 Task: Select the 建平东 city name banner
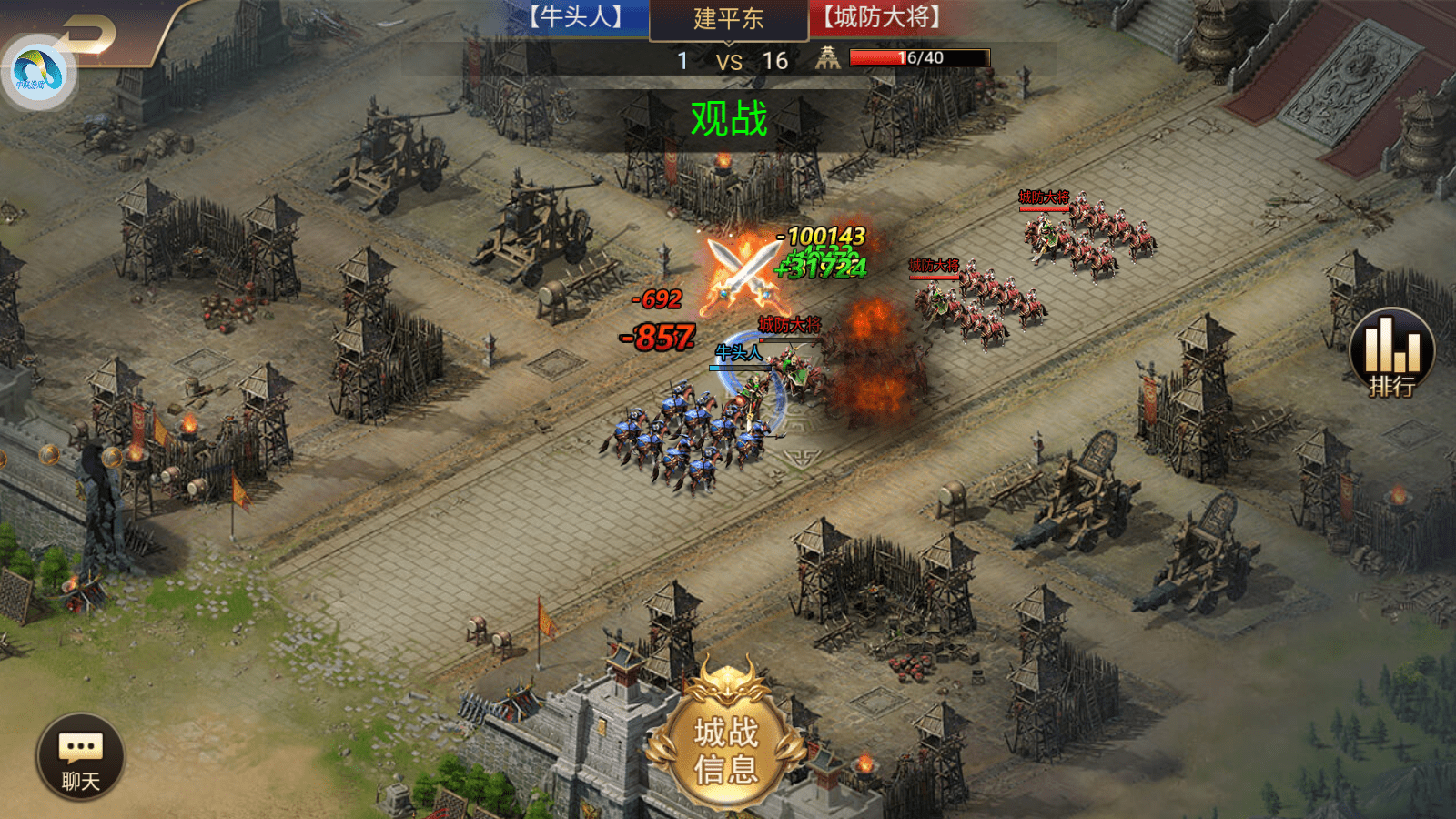[728, 19]
